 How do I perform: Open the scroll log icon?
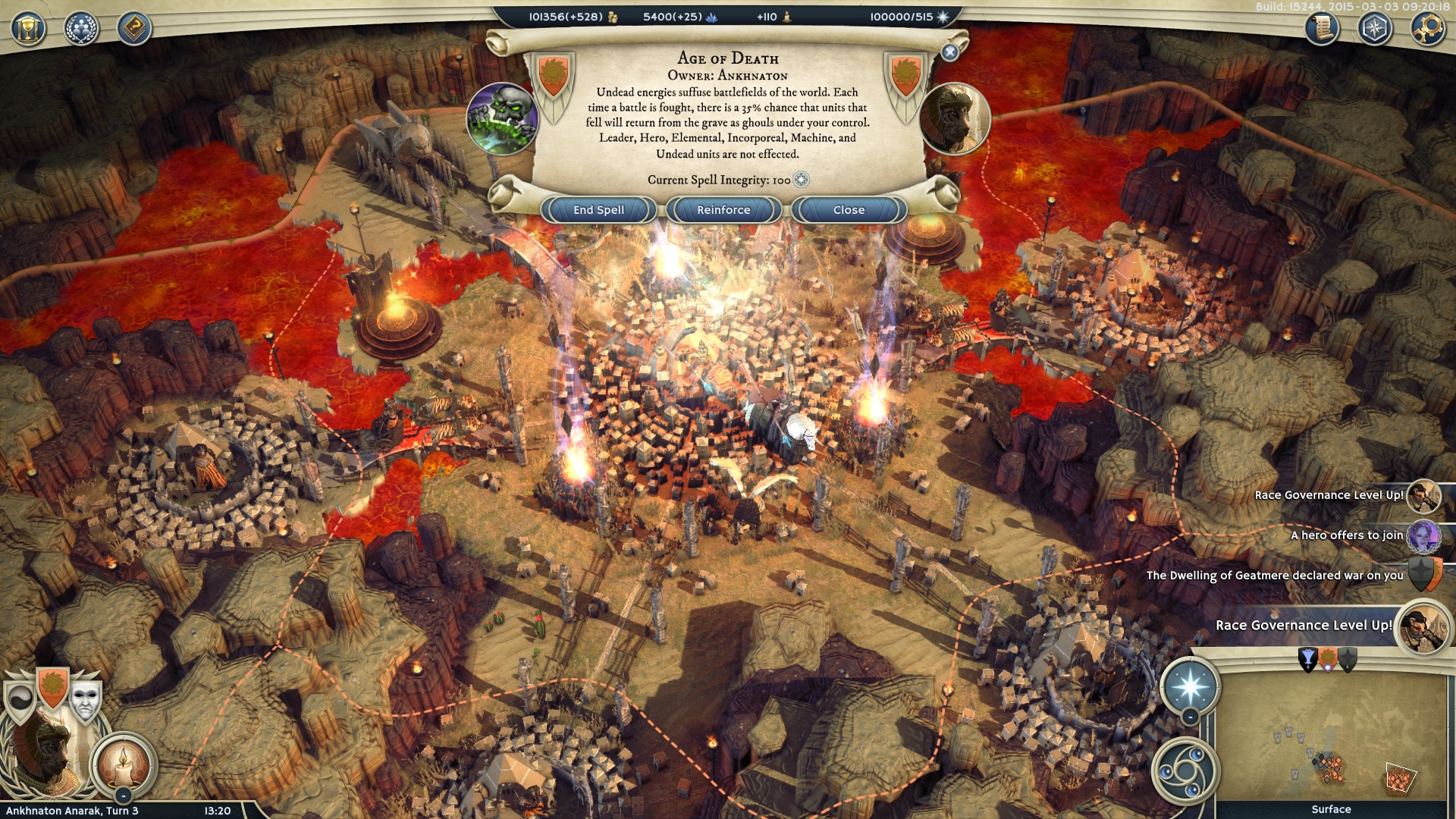pos(1322,30)
